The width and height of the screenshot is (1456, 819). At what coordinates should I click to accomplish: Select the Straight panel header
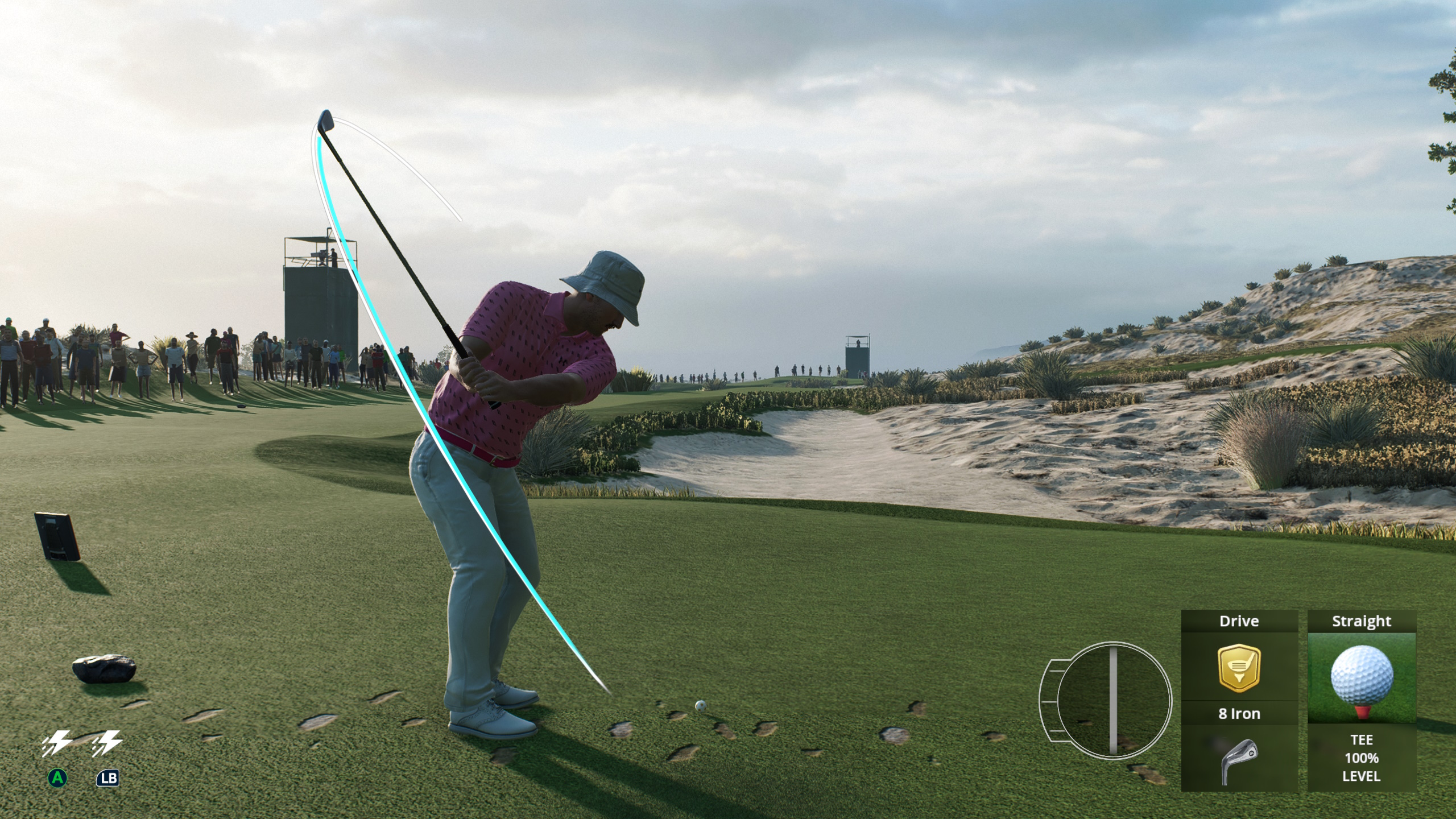point(1363,621)
